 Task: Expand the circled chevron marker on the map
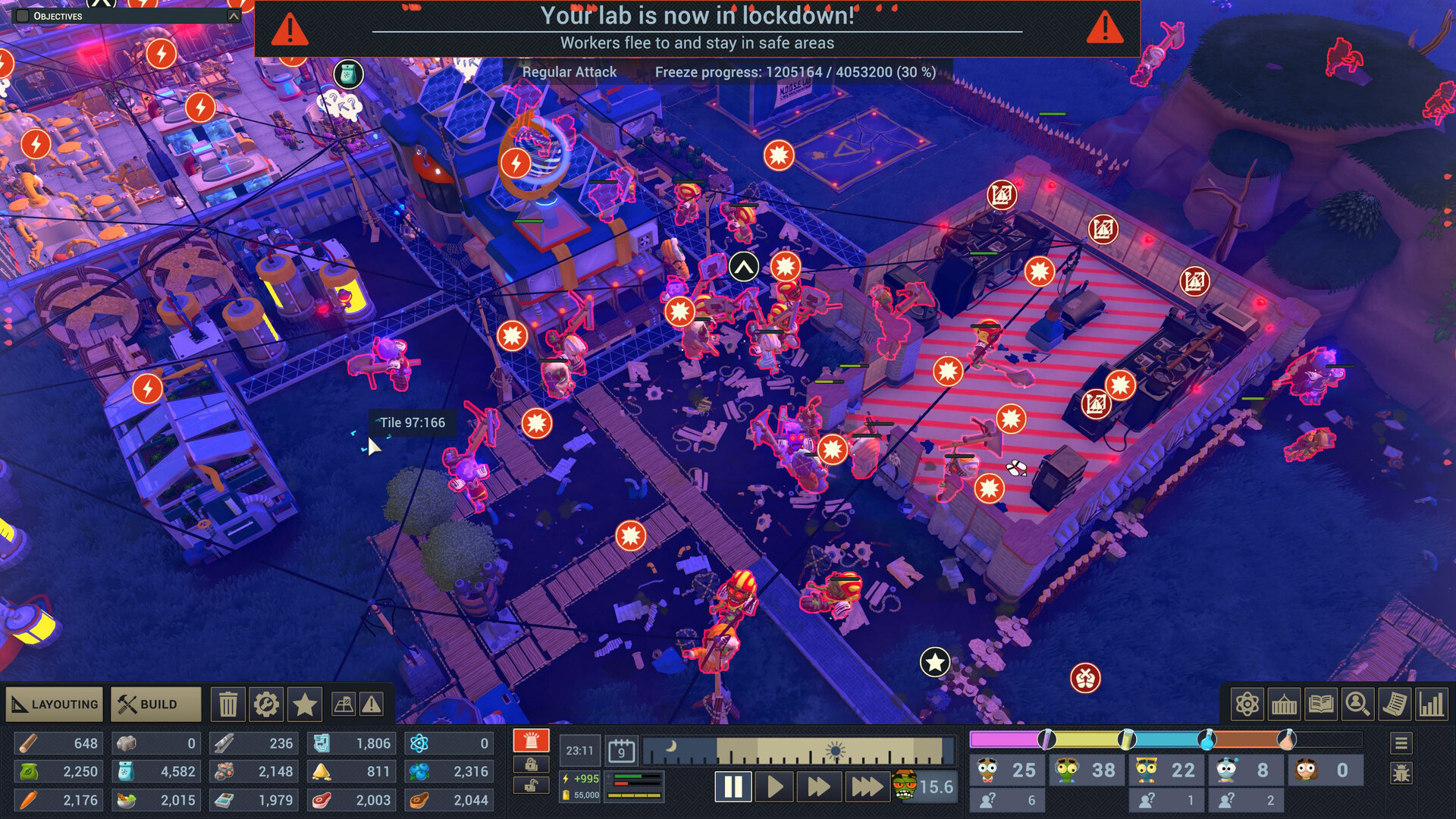pyautogui.click(x=743, y=266)
